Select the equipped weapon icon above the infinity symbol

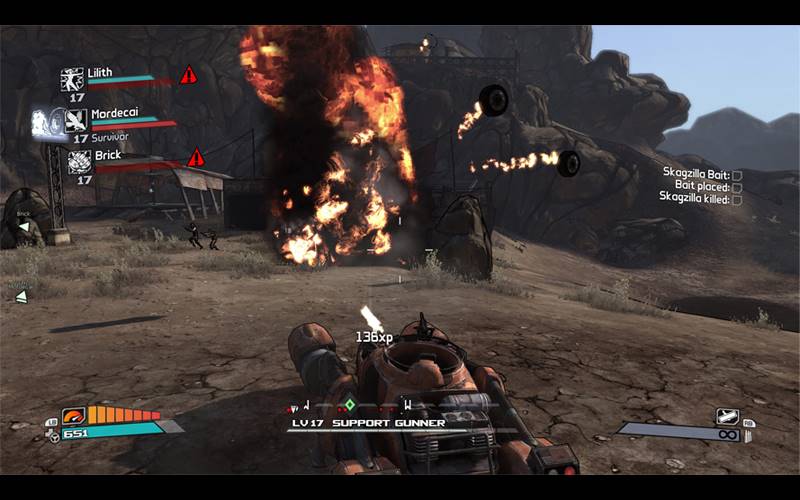coord(727,416)
